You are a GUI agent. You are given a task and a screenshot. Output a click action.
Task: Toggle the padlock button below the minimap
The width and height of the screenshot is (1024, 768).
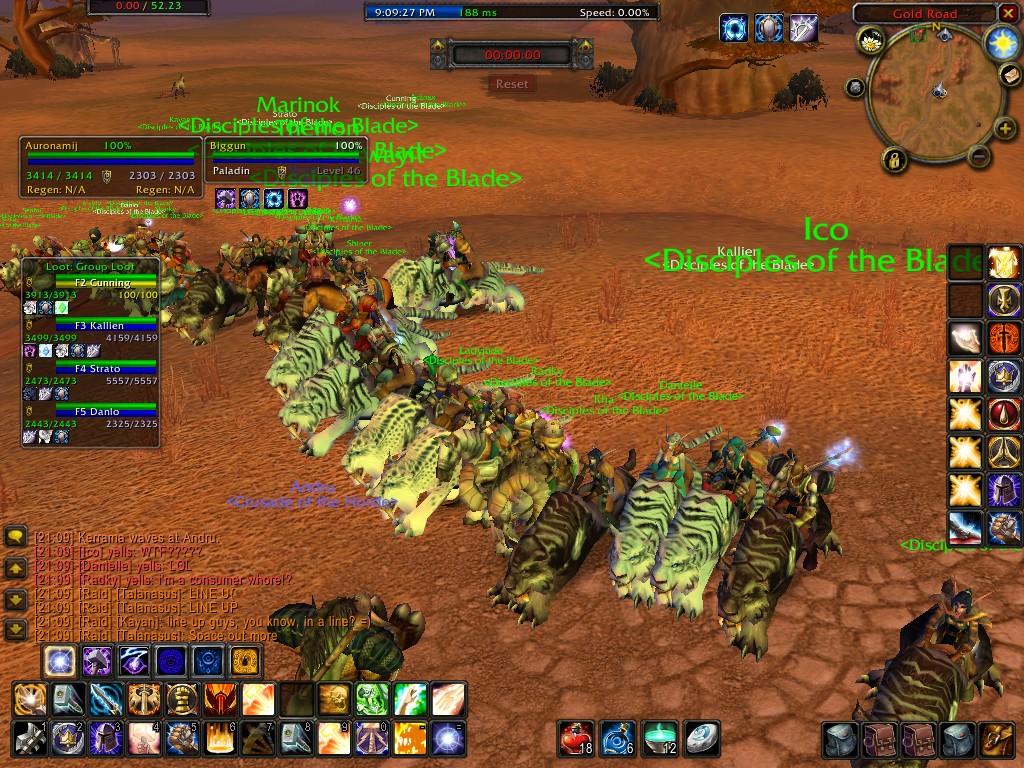click(893, 158)
